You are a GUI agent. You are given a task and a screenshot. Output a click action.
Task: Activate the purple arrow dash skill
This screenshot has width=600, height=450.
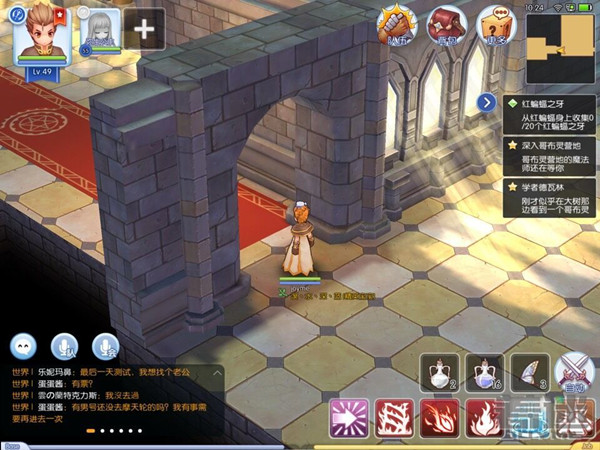point(351,417)
